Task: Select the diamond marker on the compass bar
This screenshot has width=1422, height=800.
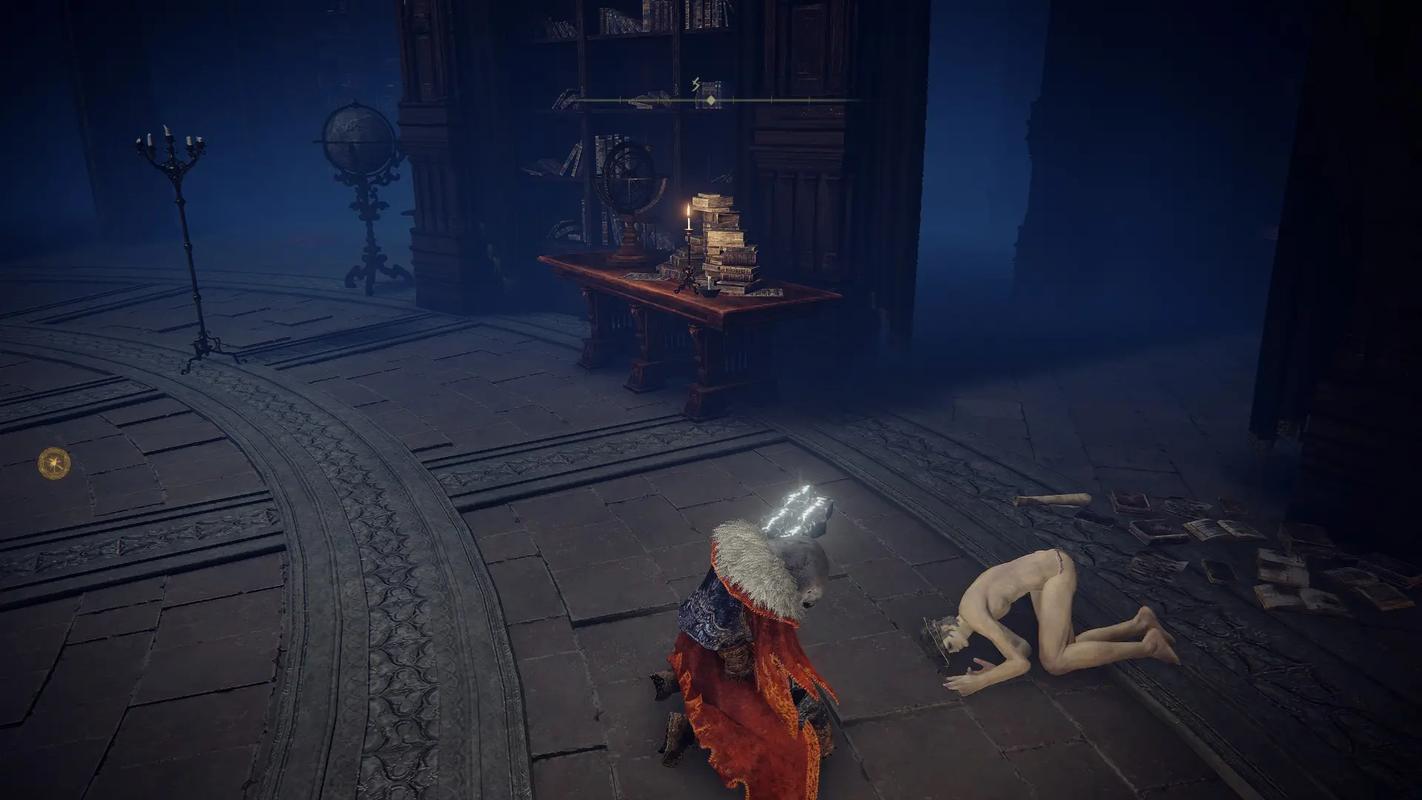Action: (x=710, y=101)
